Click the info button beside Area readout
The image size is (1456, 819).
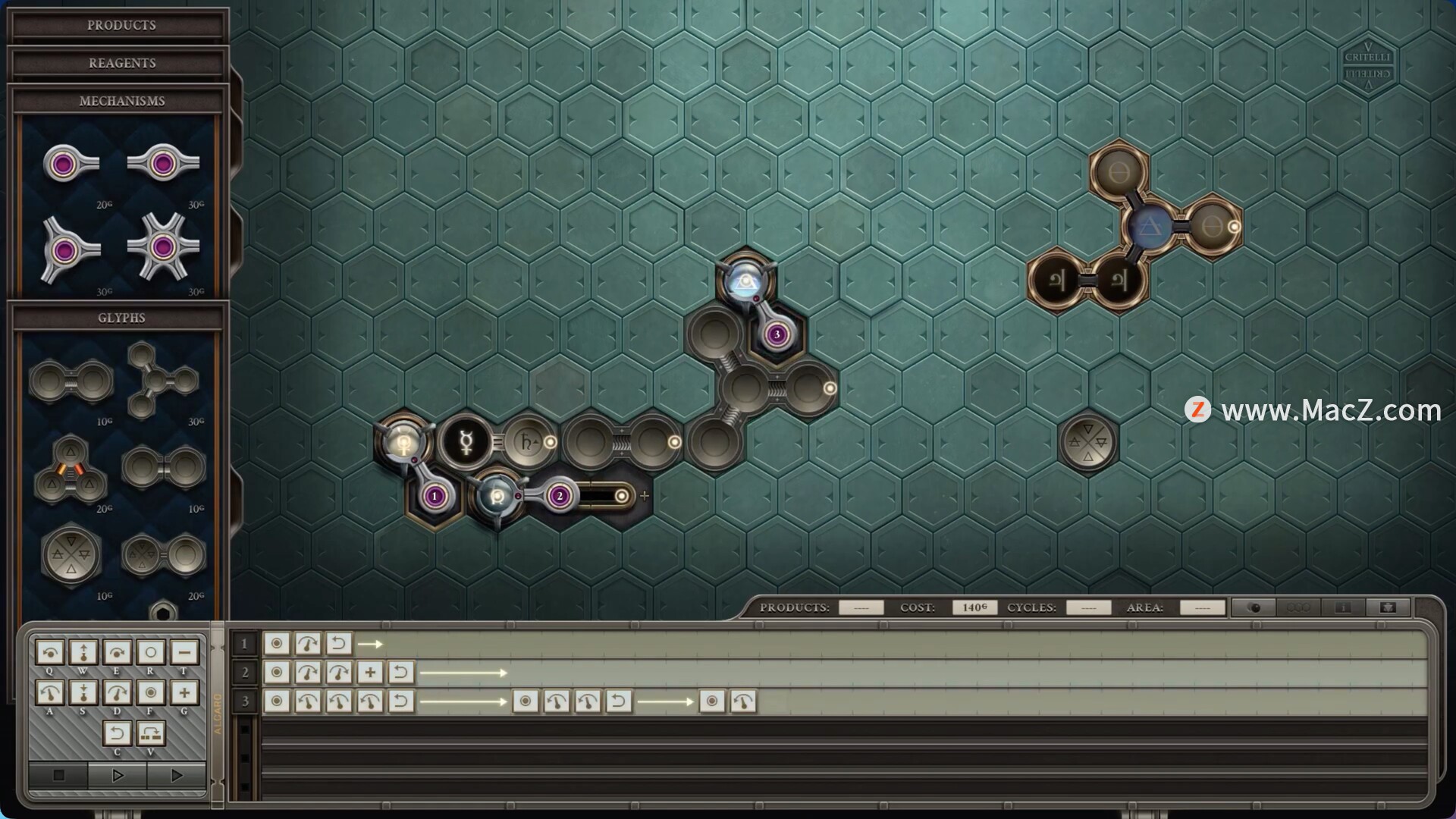(1343, 607)
